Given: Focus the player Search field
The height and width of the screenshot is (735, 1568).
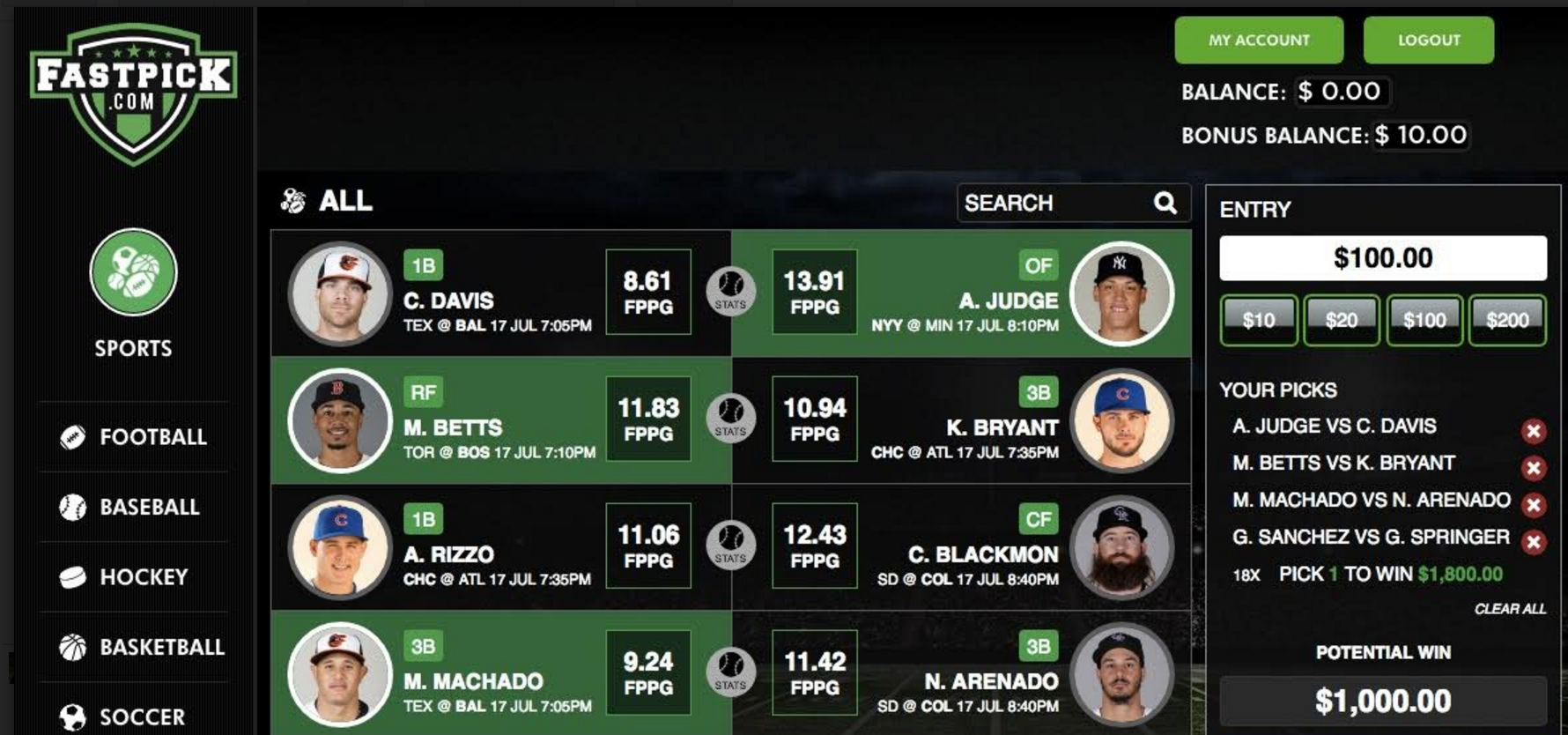Looking at the screenshot, I should pos(1057,204).
